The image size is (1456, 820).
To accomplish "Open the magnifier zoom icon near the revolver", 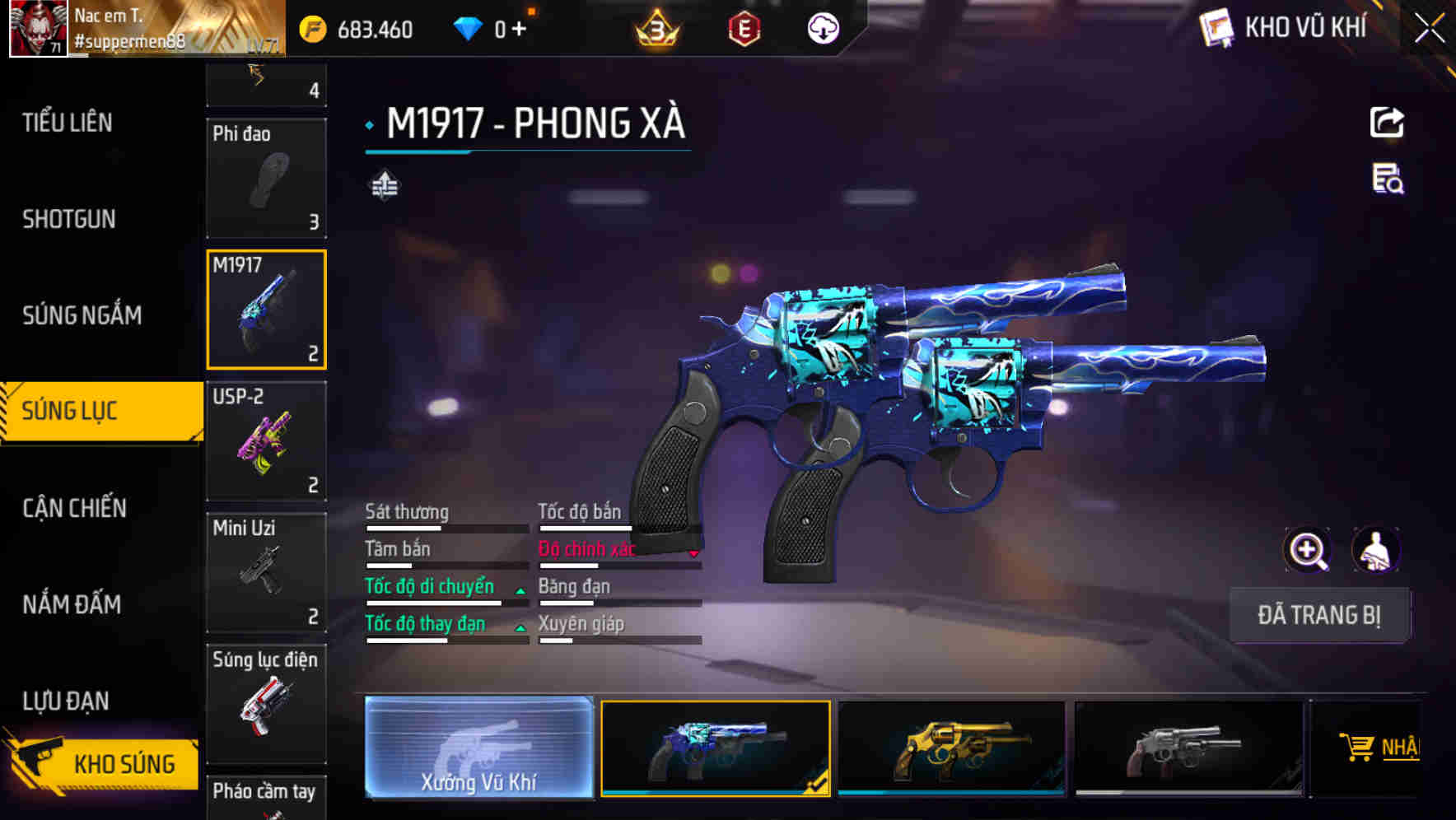I will pos(1308,550).
